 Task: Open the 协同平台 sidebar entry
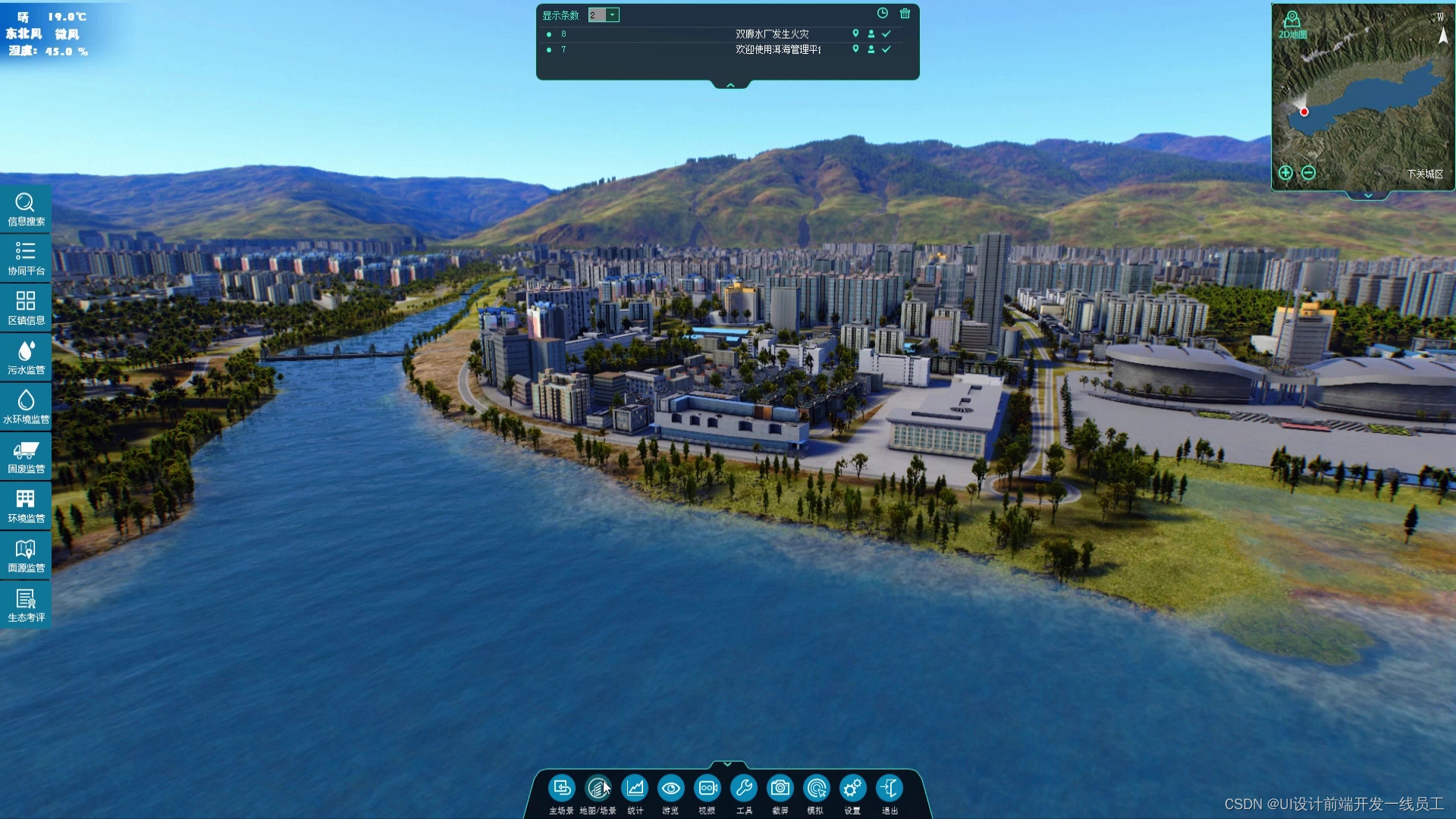[26, 258]
